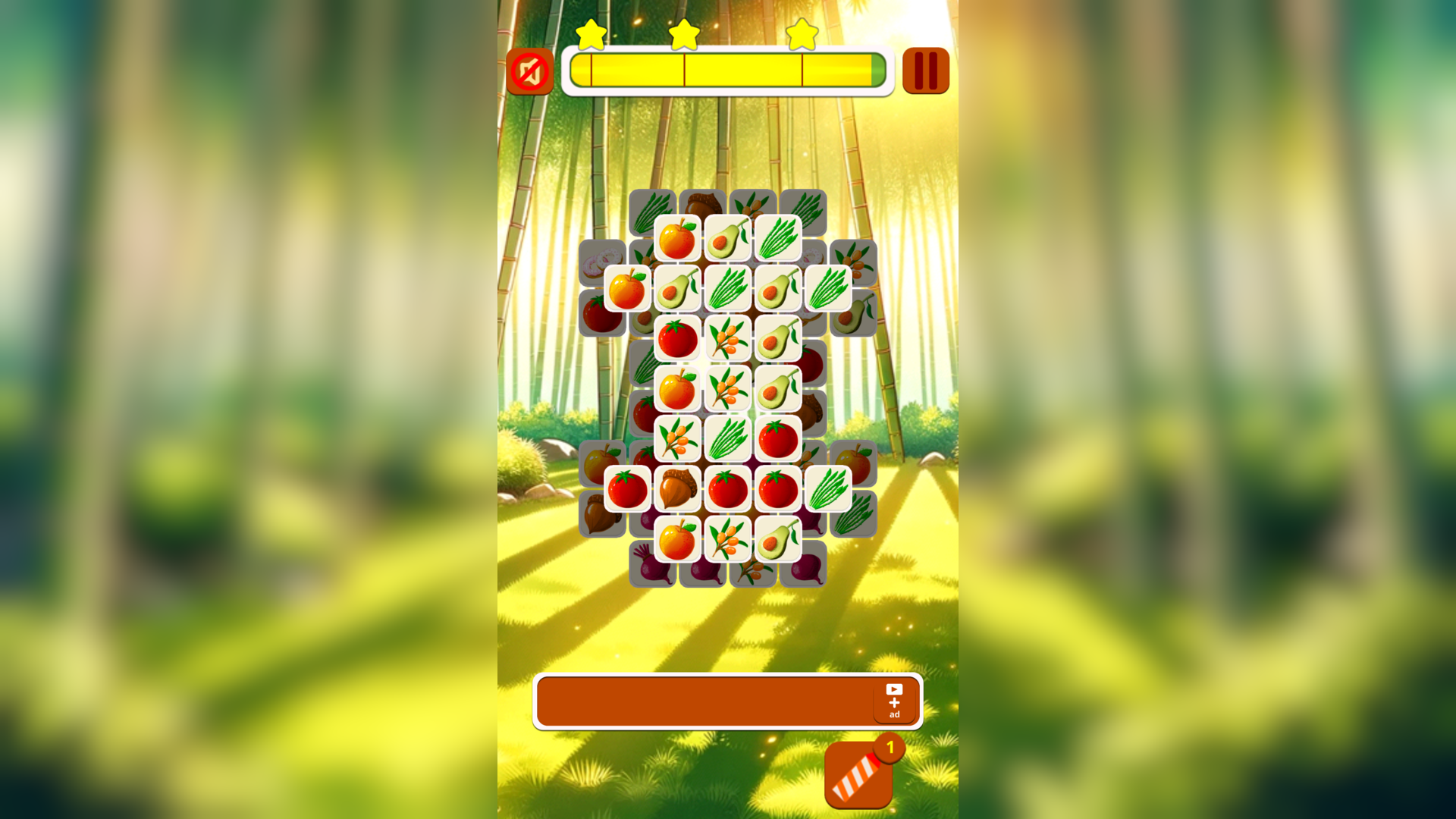This screenshot has height=819, width=1456.
Task: Activate the firecracker booster icon
Action: coord(858,776)
